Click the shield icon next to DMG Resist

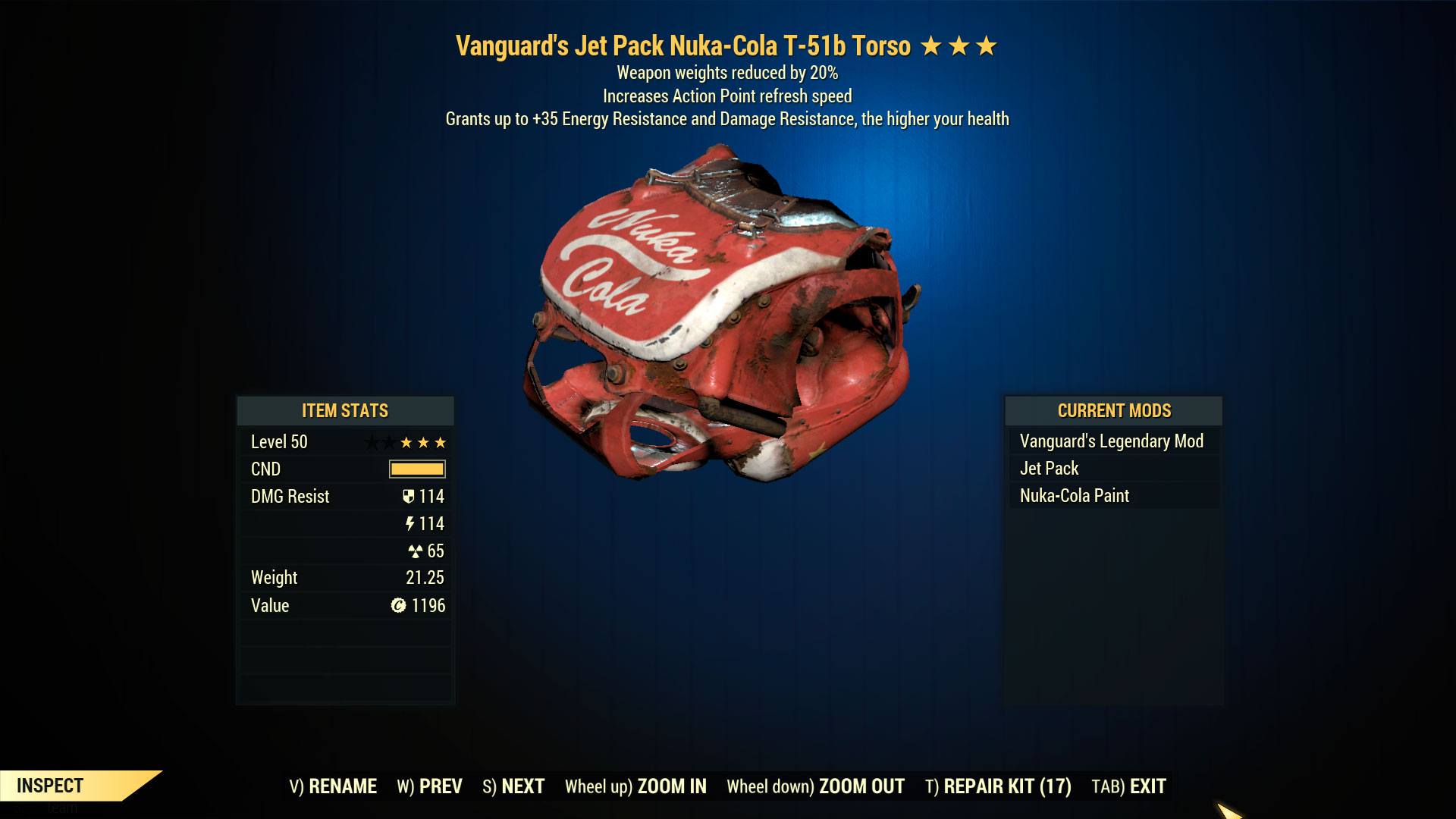click(x=409, y=496)
